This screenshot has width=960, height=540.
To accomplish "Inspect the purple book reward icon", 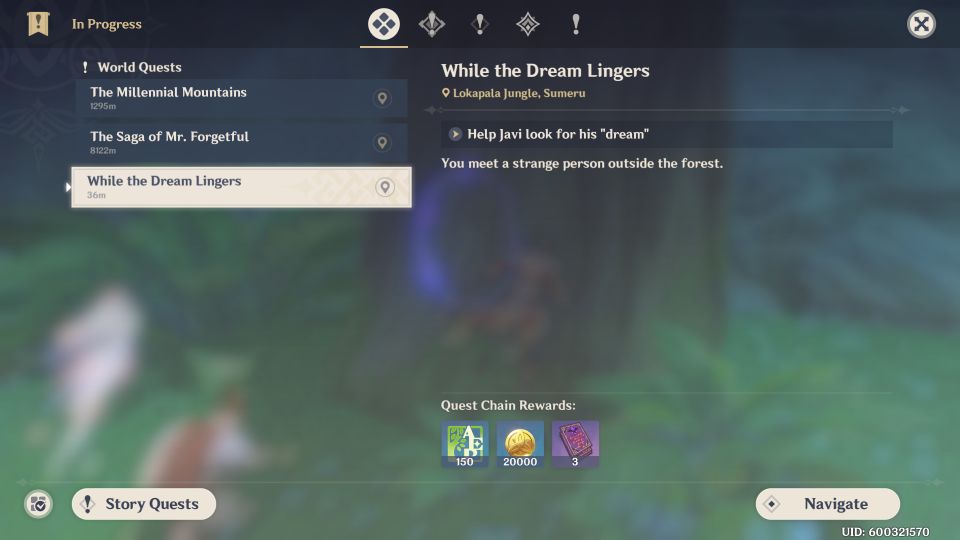I will pos(575,444).
